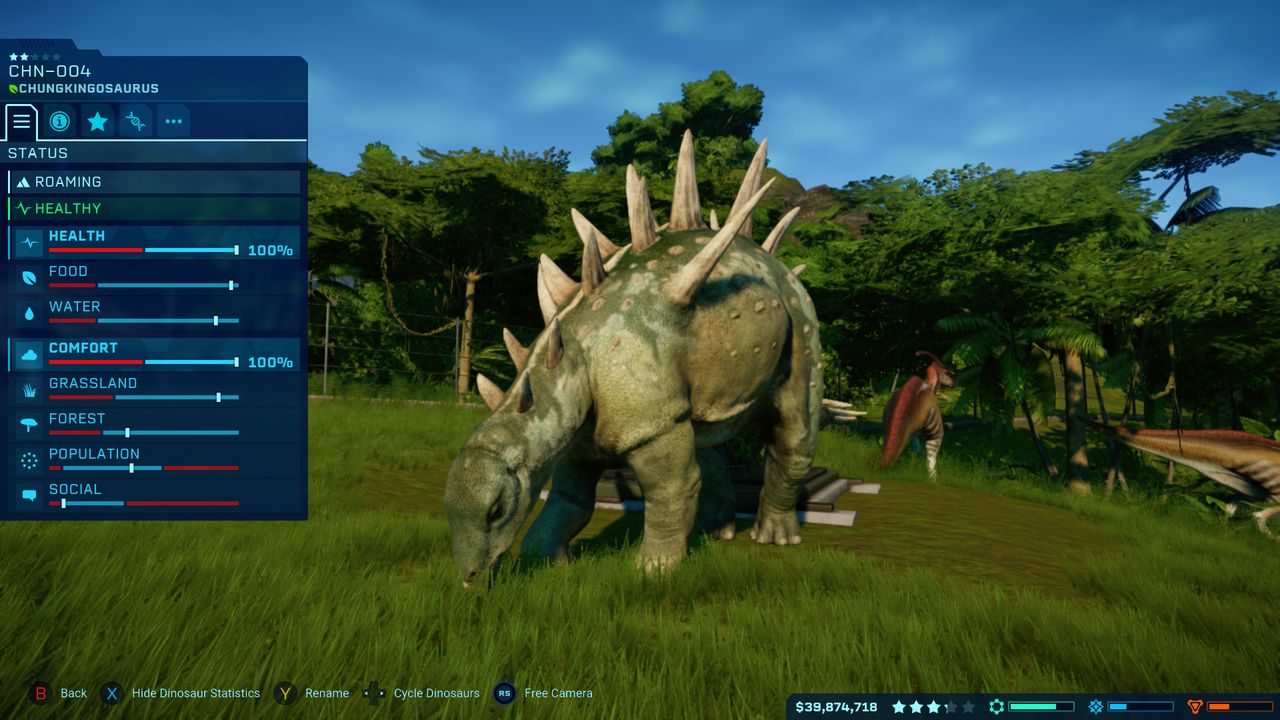Select the Health status row
This screenshot has height=720, width=1280.
tap(154, 243)
